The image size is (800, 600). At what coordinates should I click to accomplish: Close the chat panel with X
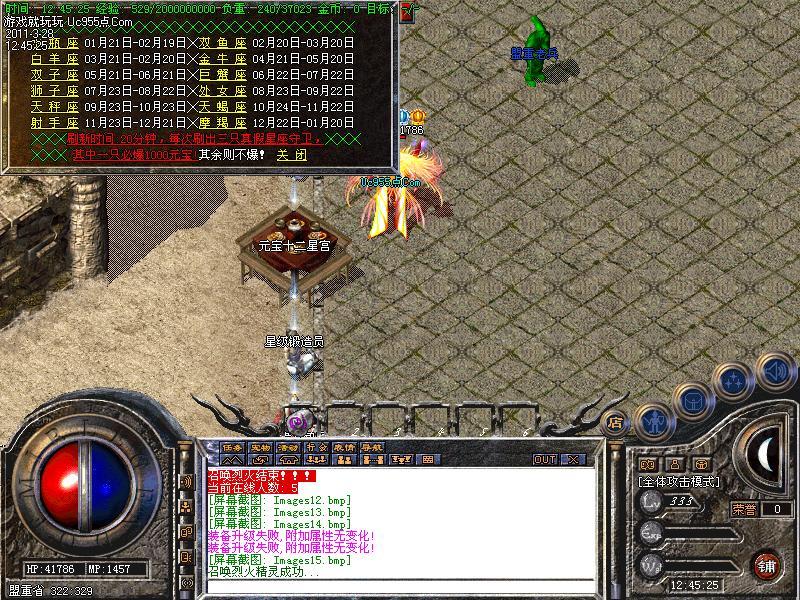tap(573, 460)
